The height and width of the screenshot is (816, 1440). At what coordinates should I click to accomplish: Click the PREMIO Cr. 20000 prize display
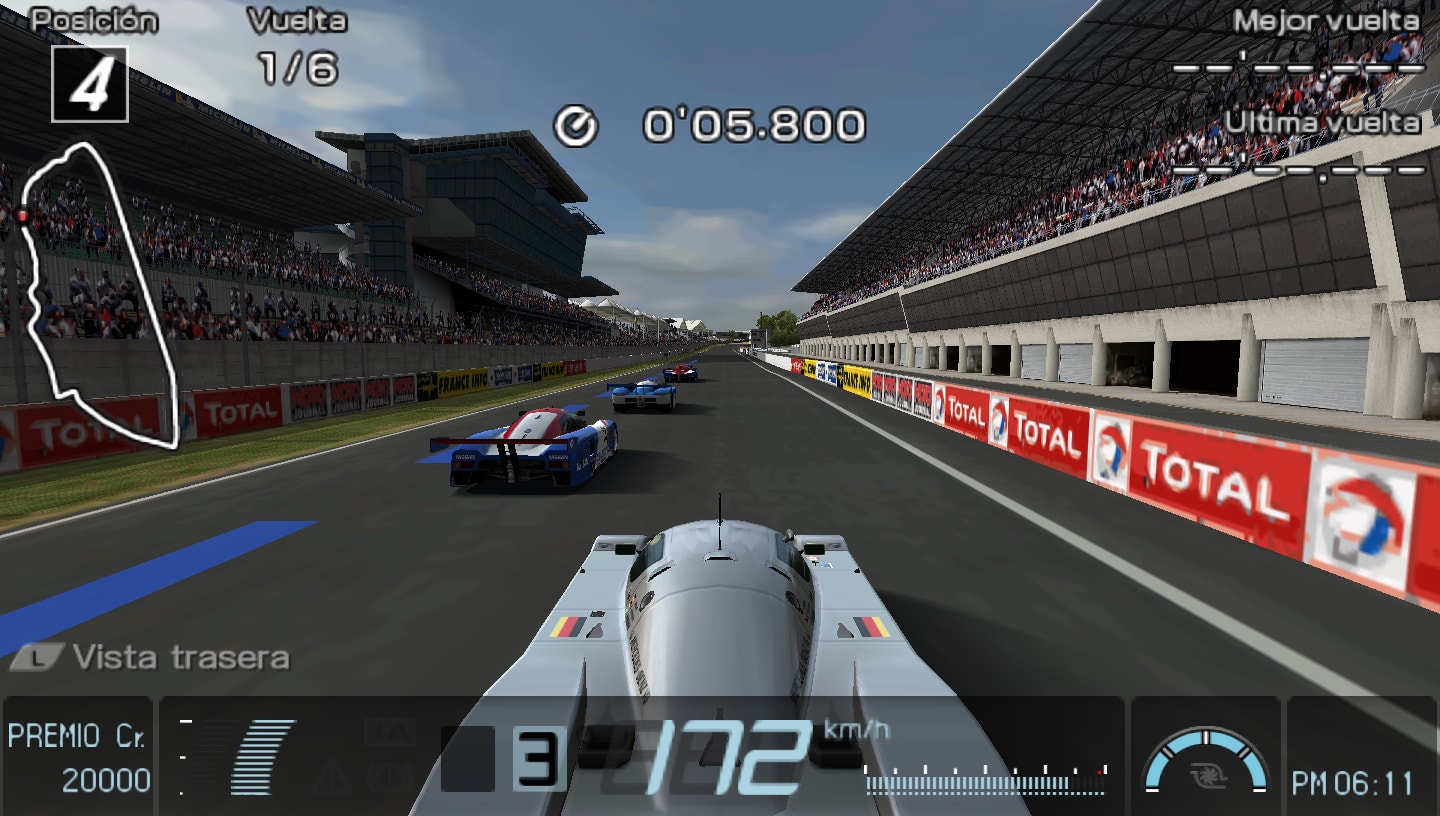[78, 758]
